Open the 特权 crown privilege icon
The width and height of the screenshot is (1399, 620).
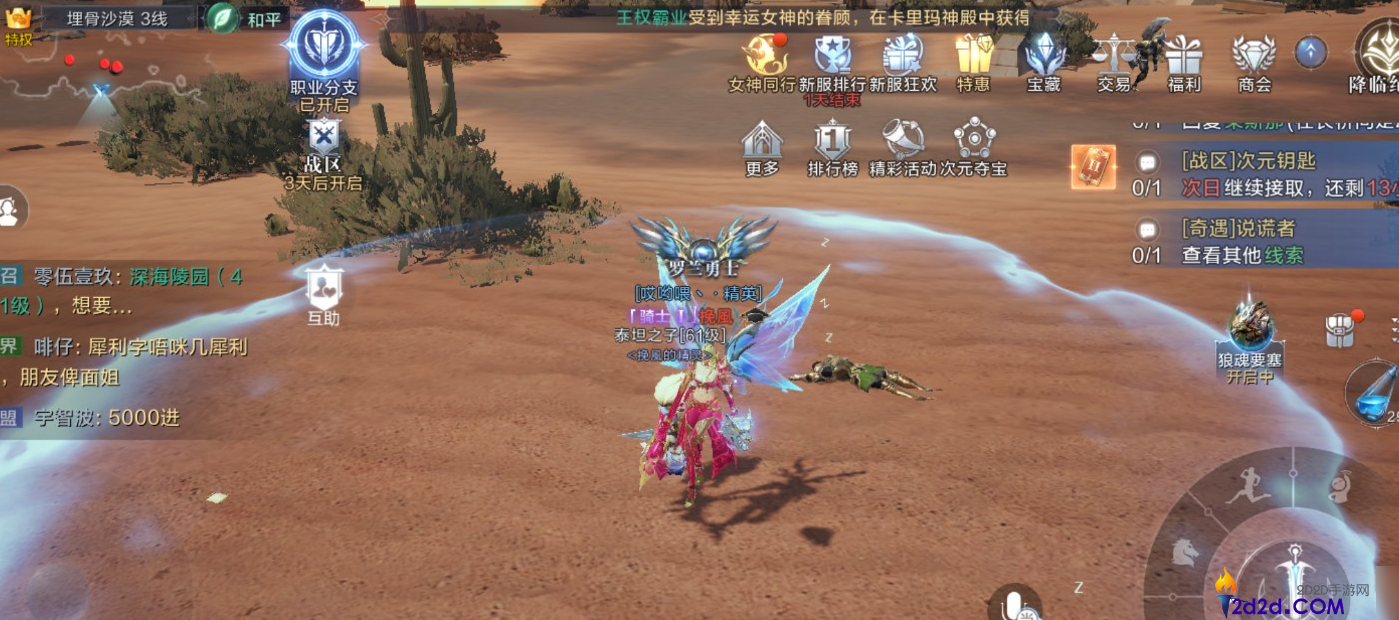click(18, 24)
